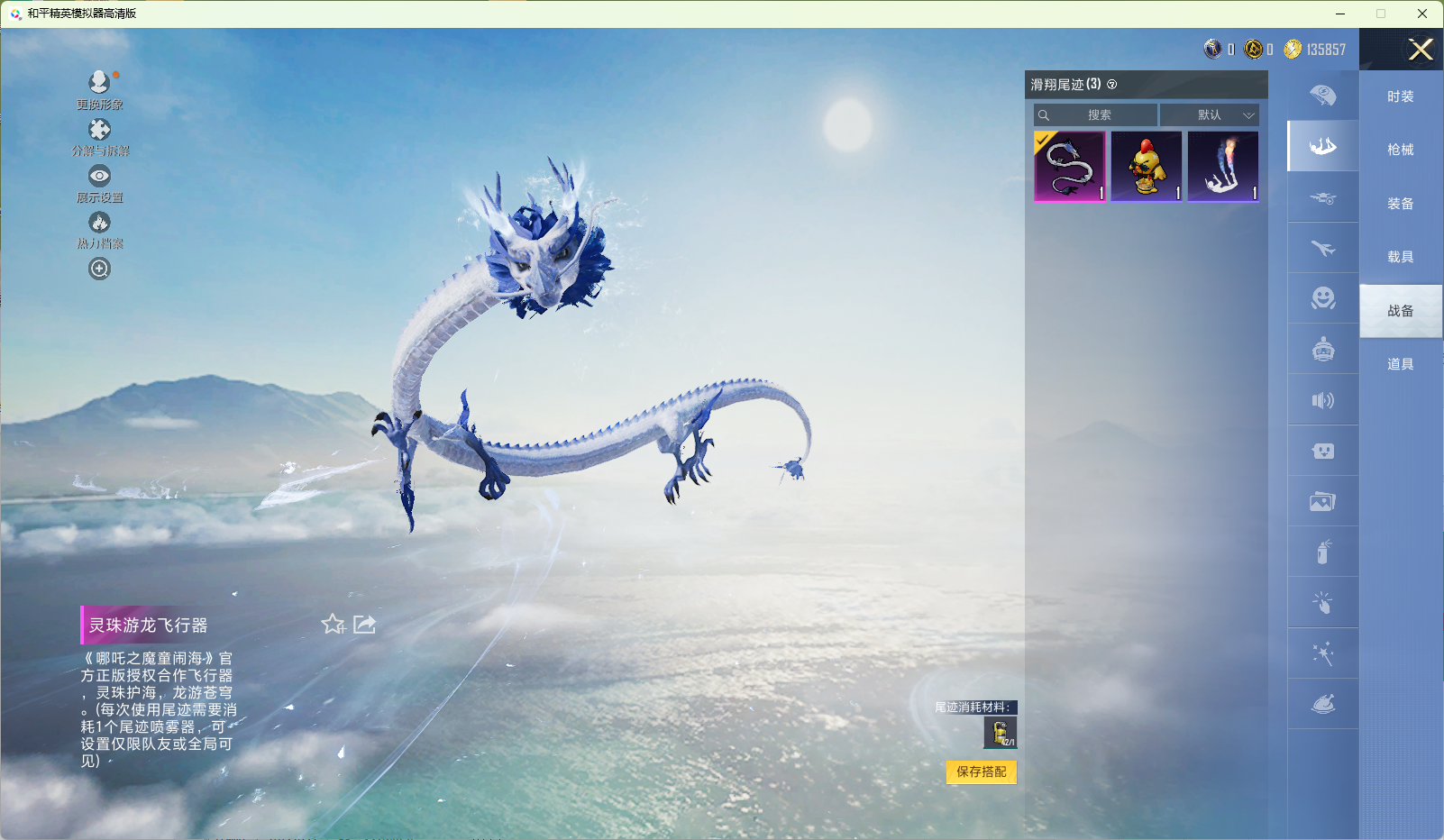Viewport: 1444px width, 840px height.
Task: Close the inventory with the X button
Action: coord(1421,50)
